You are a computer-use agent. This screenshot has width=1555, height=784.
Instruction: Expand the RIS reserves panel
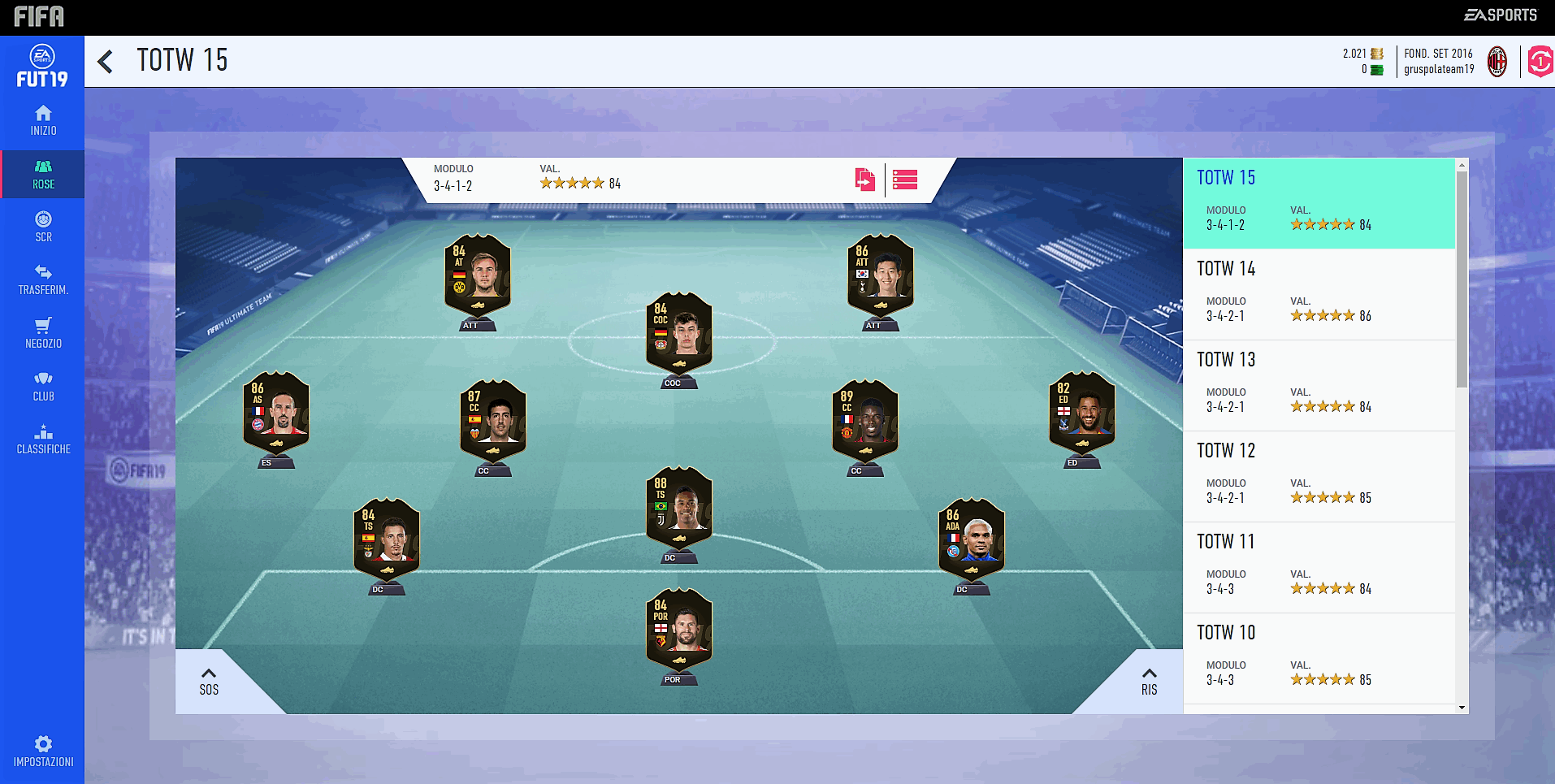point(1149,682)
